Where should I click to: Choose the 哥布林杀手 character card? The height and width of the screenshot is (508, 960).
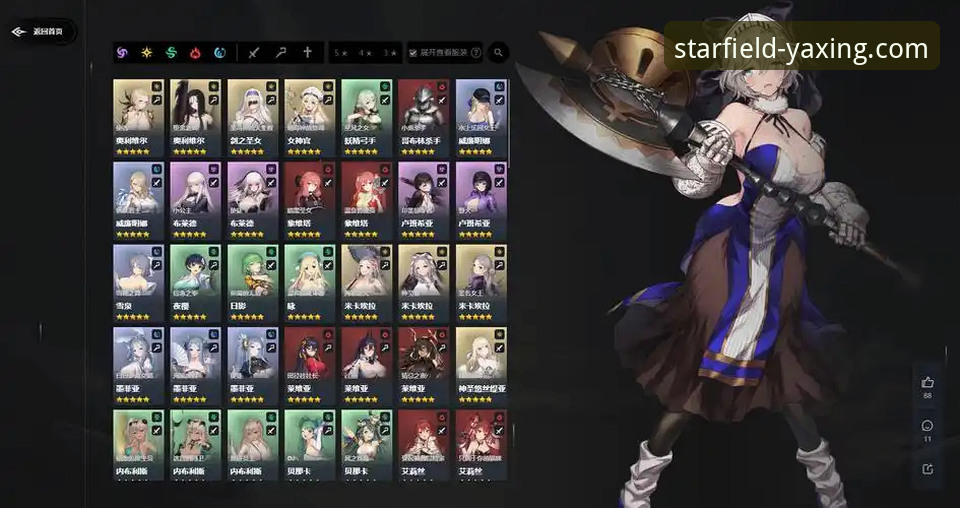tap(423, 117)
